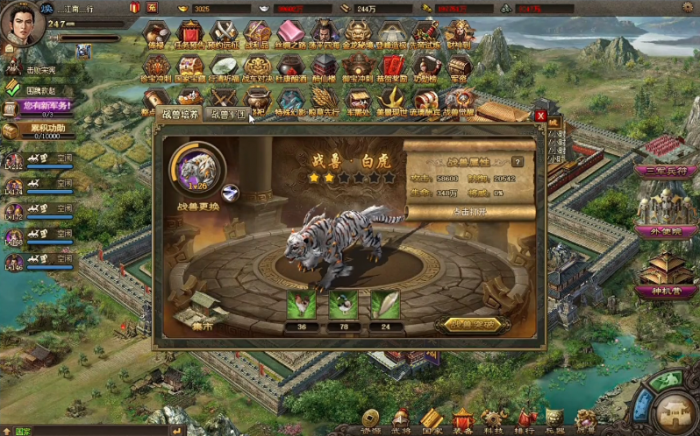Click the white tiger portrait to change beast
This screenshot has width=700, height=436.
(198, 167)
